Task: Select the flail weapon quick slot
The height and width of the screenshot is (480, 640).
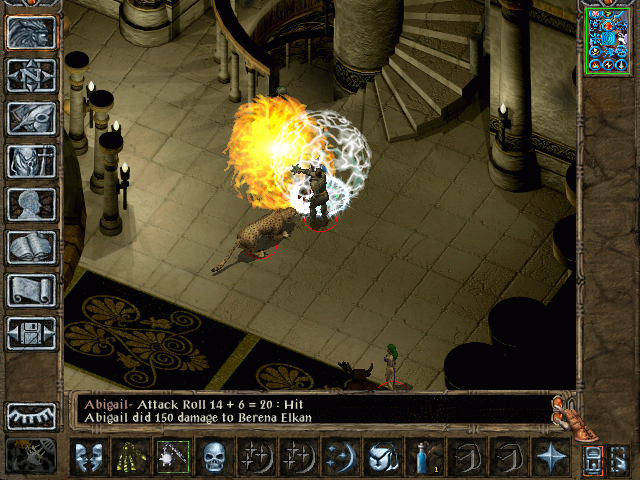Action: (x=171, y=457)
